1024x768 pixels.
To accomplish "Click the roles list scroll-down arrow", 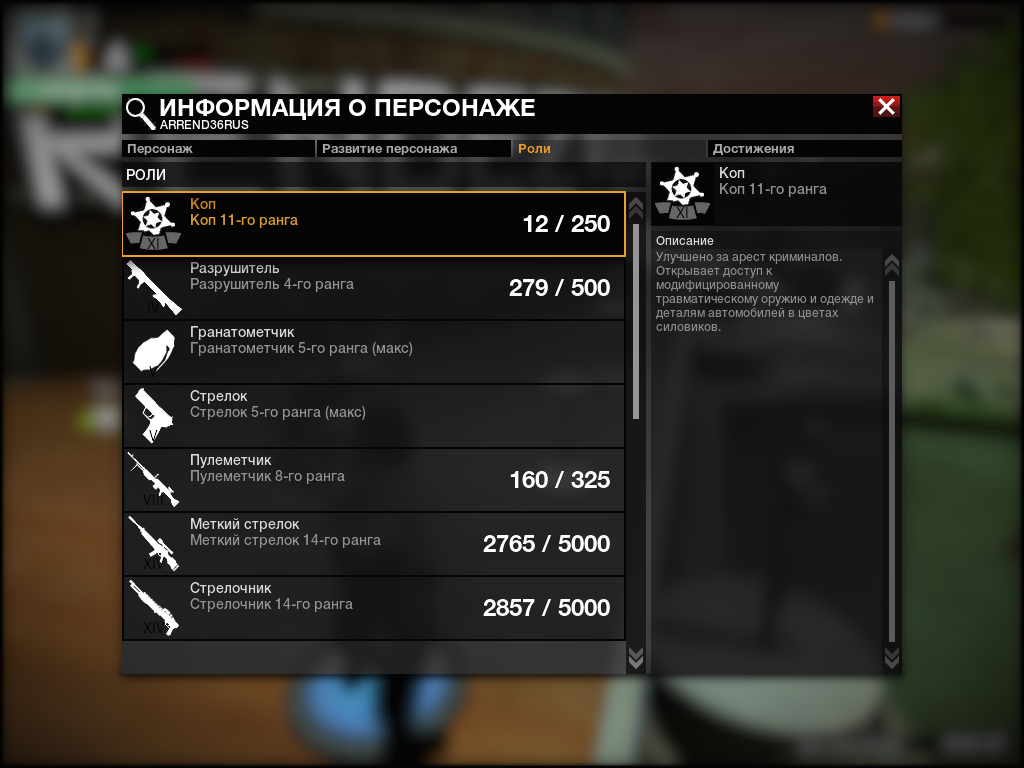I will (x=635, y=656).
